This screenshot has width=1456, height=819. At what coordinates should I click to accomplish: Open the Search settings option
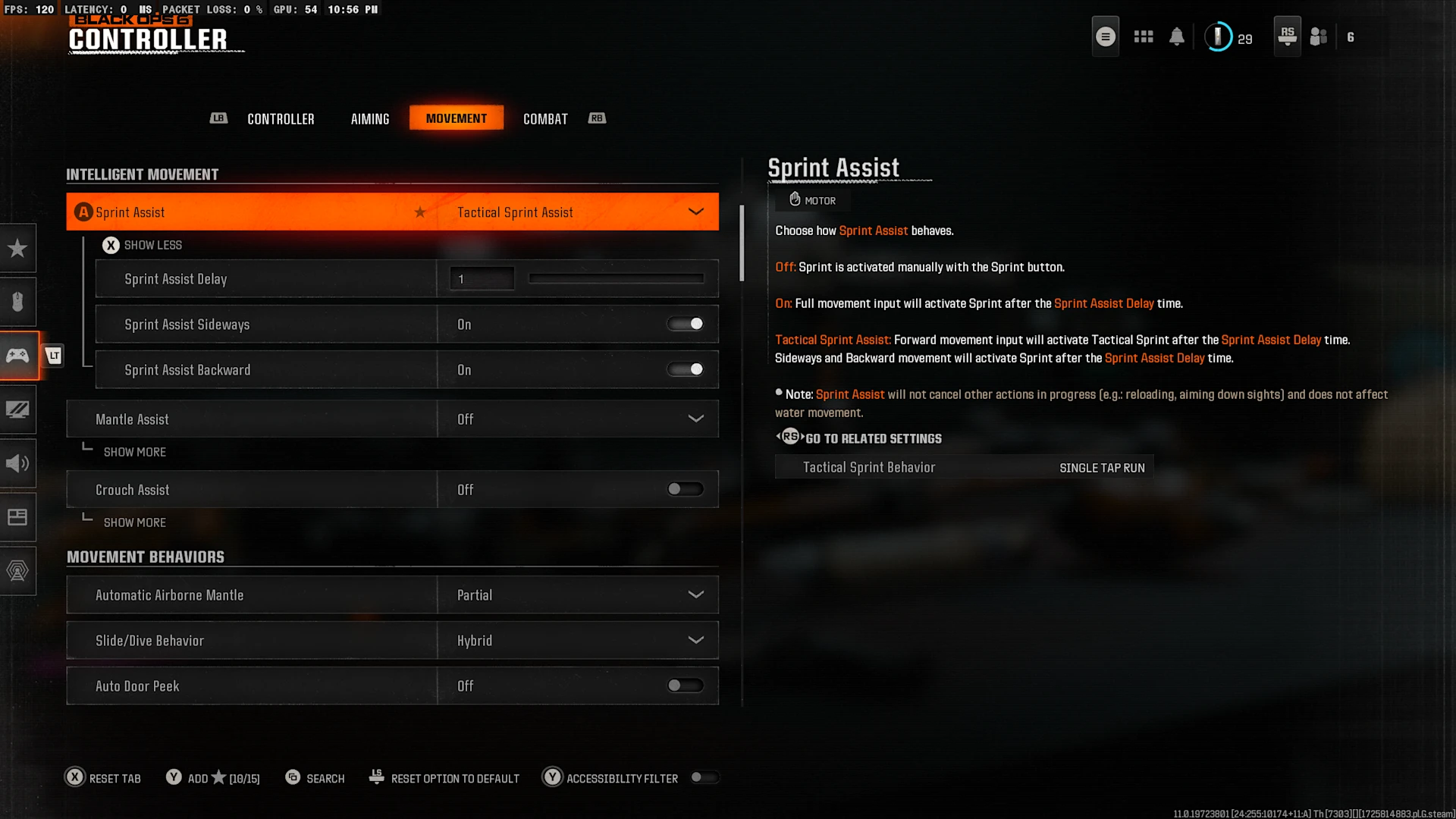[x=315, y=778]
